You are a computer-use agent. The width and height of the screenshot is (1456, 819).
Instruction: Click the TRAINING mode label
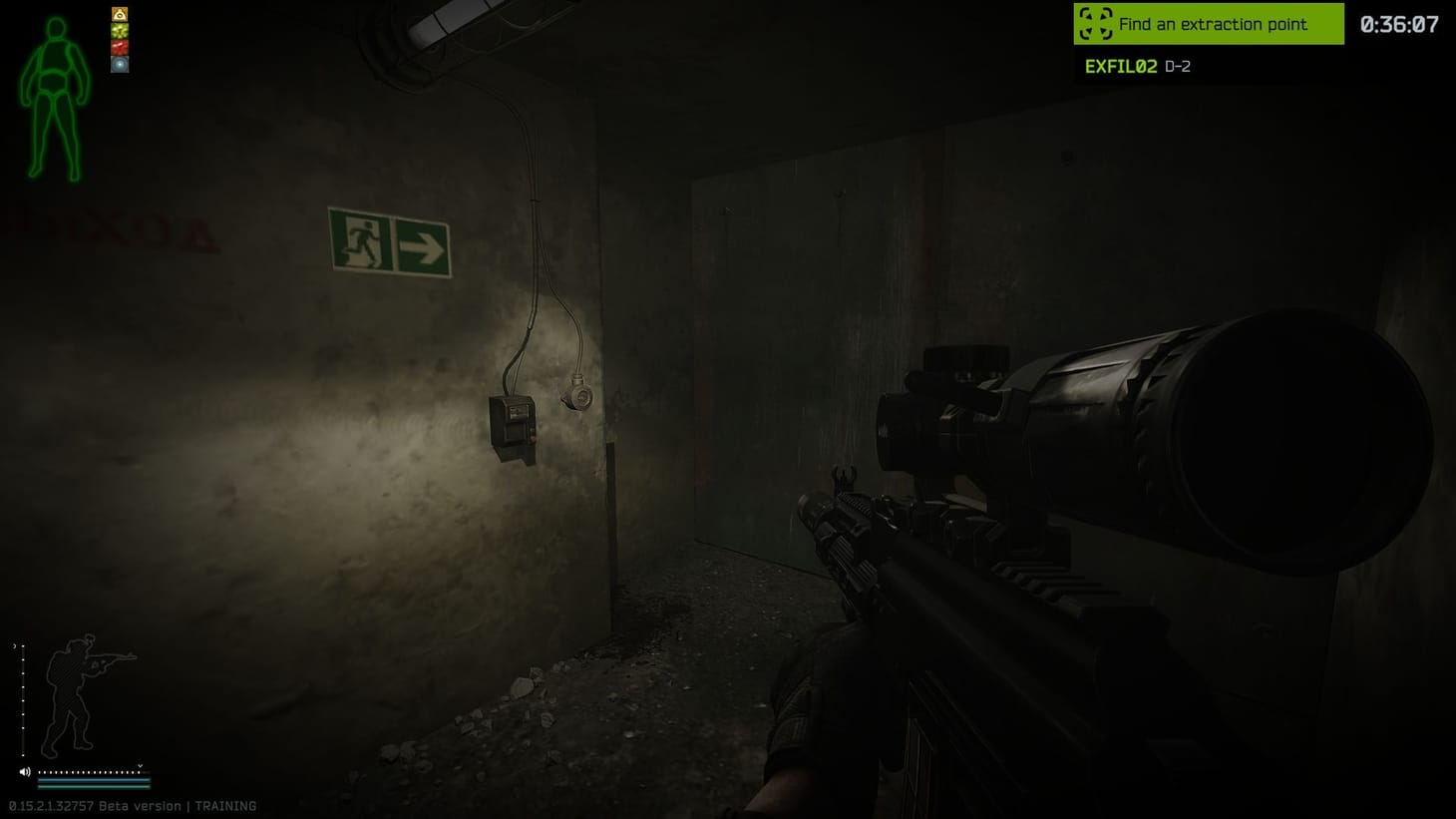225,805
